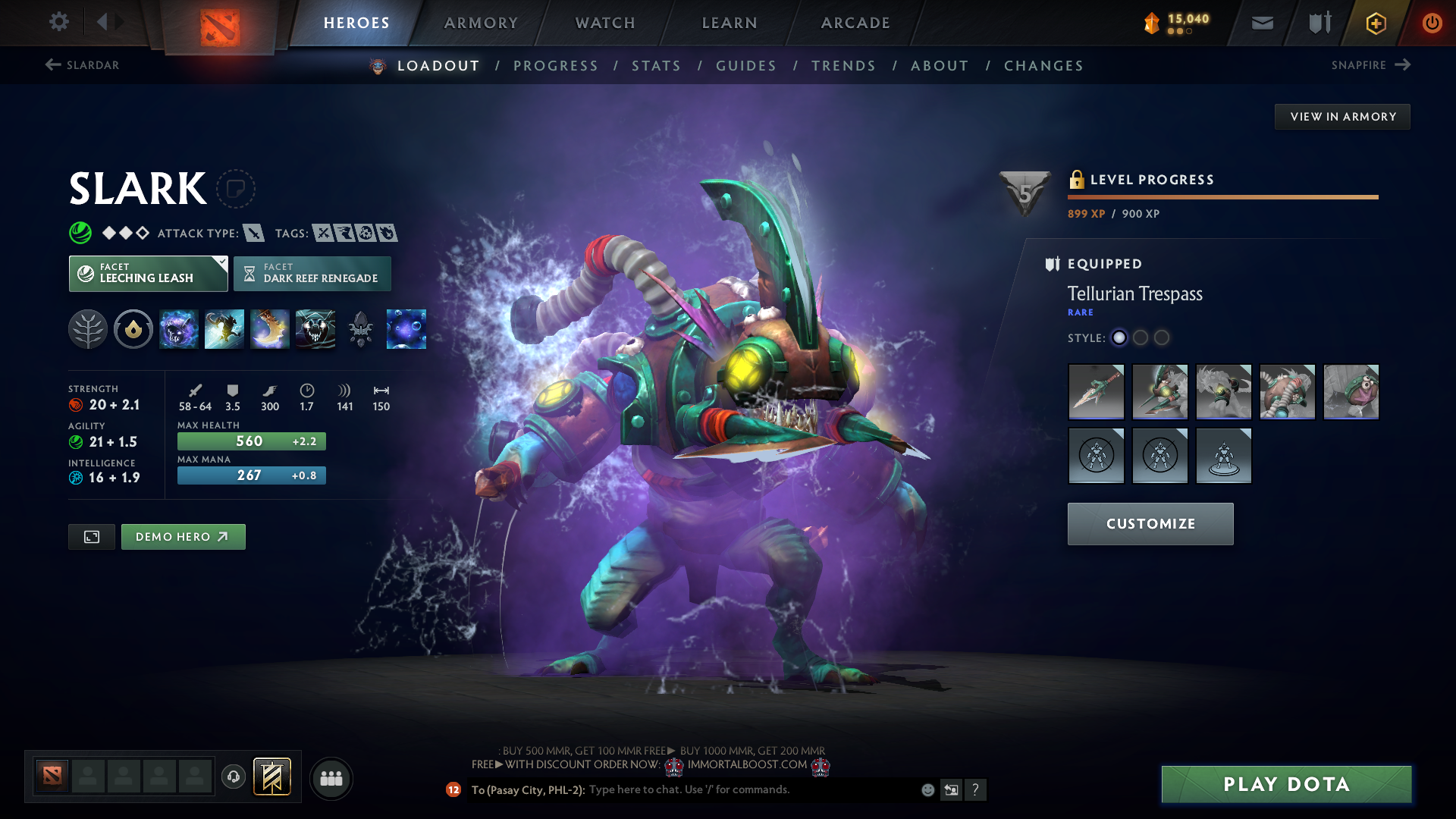Screen dimensions: 1456x819
Task: Open the mail inbox icon in top bar
Action: coord(1261,23)
